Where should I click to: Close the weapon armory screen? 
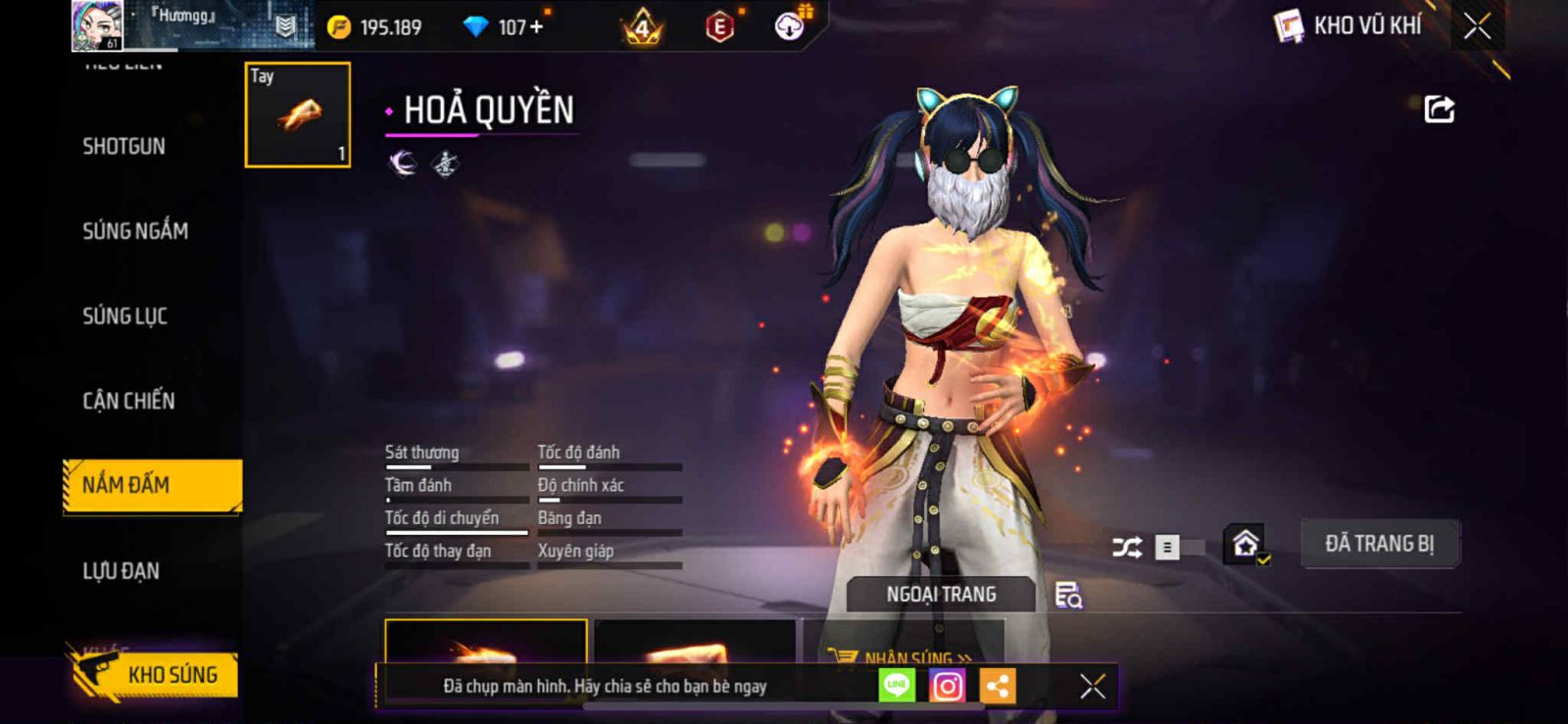pos(1477,26)
